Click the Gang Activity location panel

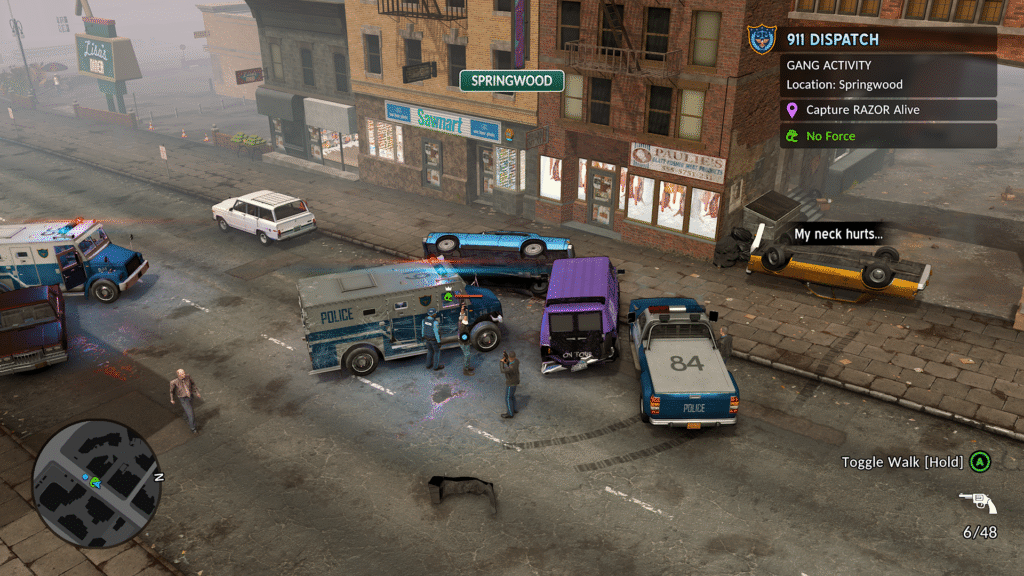888,75
